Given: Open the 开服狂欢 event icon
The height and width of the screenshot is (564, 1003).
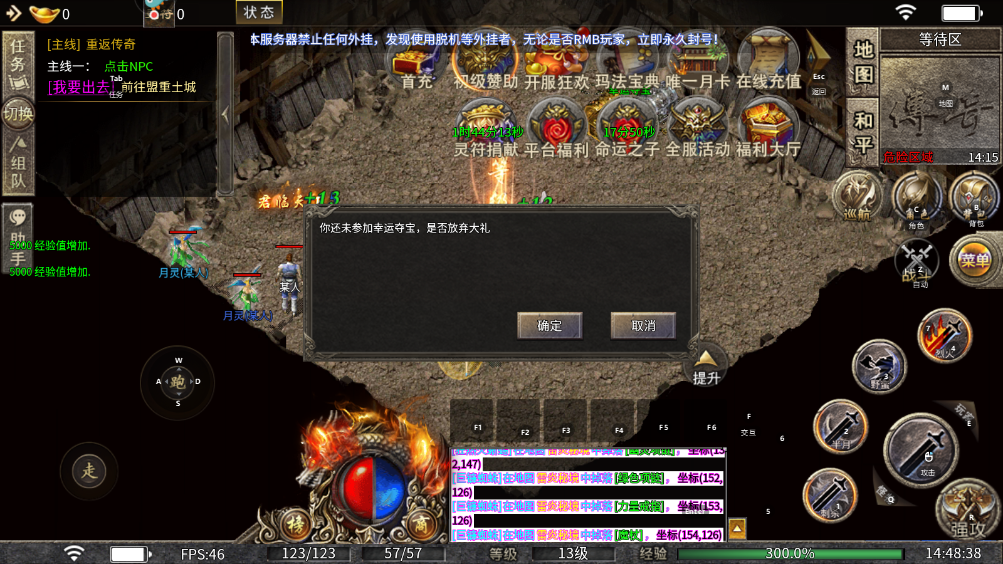Looking at the screenshot, I should 557,63.
